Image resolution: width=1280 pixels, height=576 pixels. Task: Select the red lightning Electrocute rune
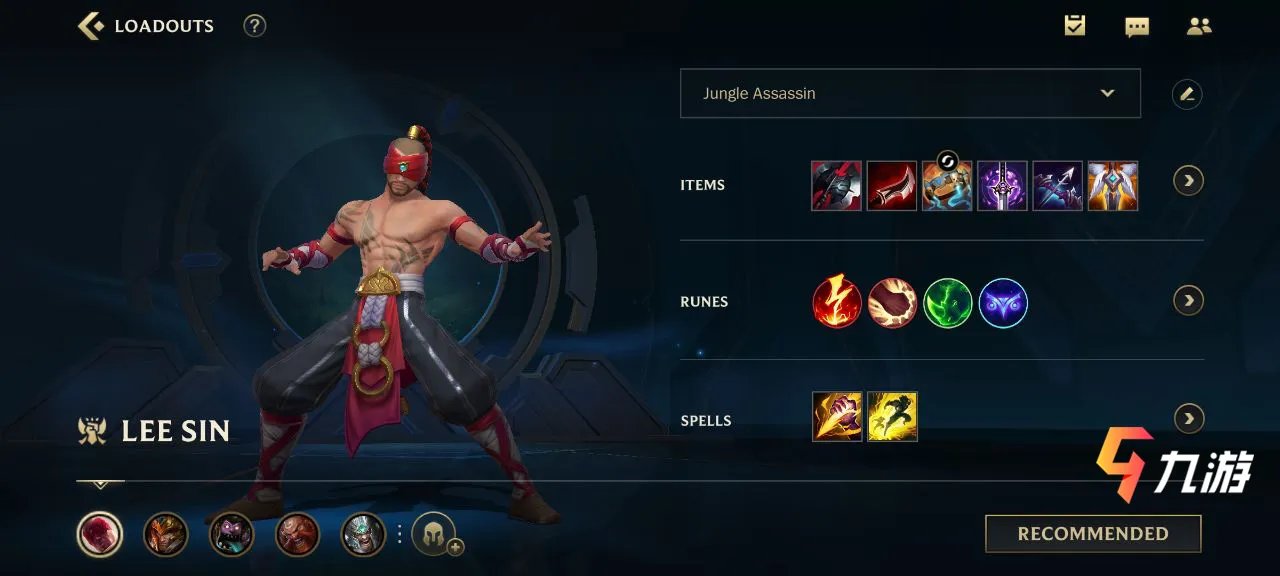coord(837,303)
